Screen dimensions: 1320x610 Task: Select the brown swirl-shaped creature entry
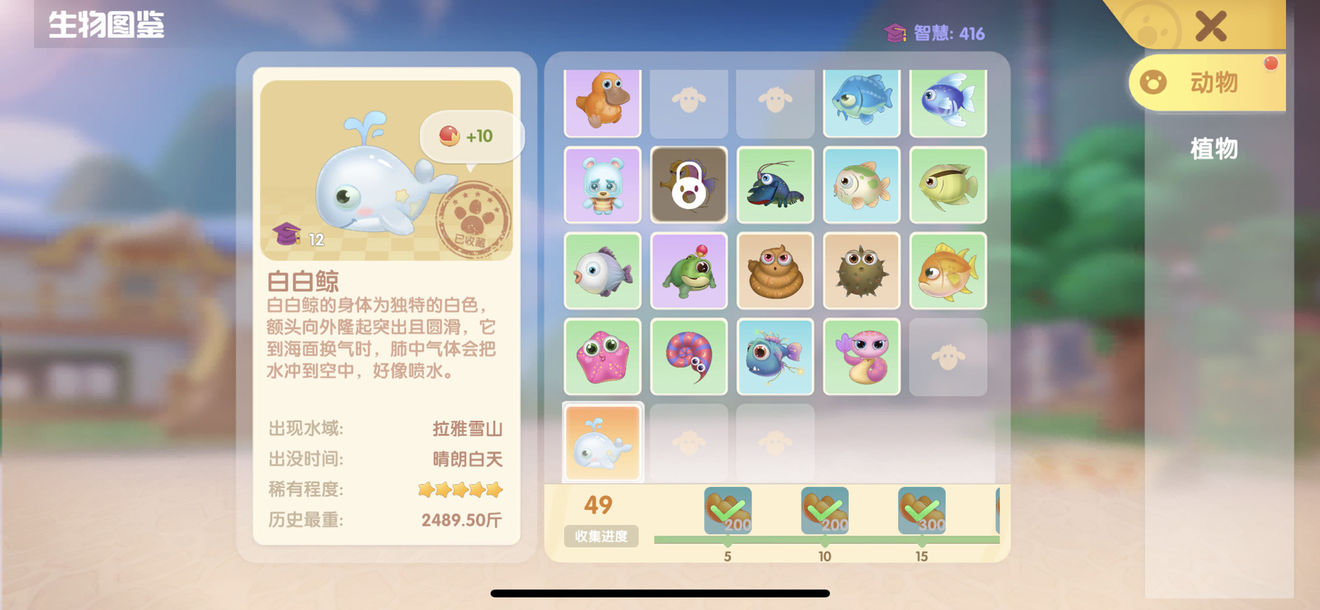775,271
